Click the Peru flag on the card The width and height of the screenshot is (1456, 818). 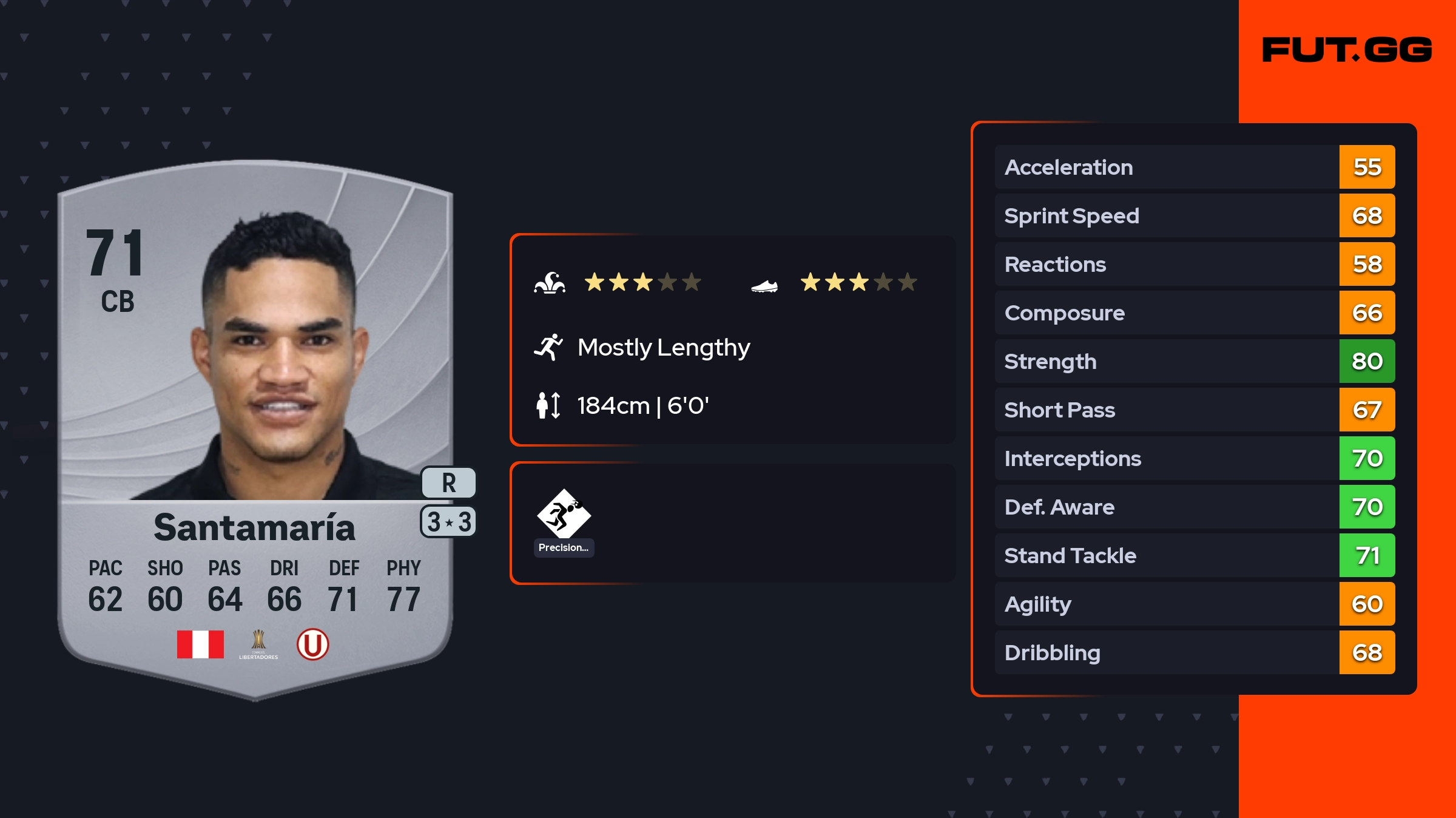point(200,644)
